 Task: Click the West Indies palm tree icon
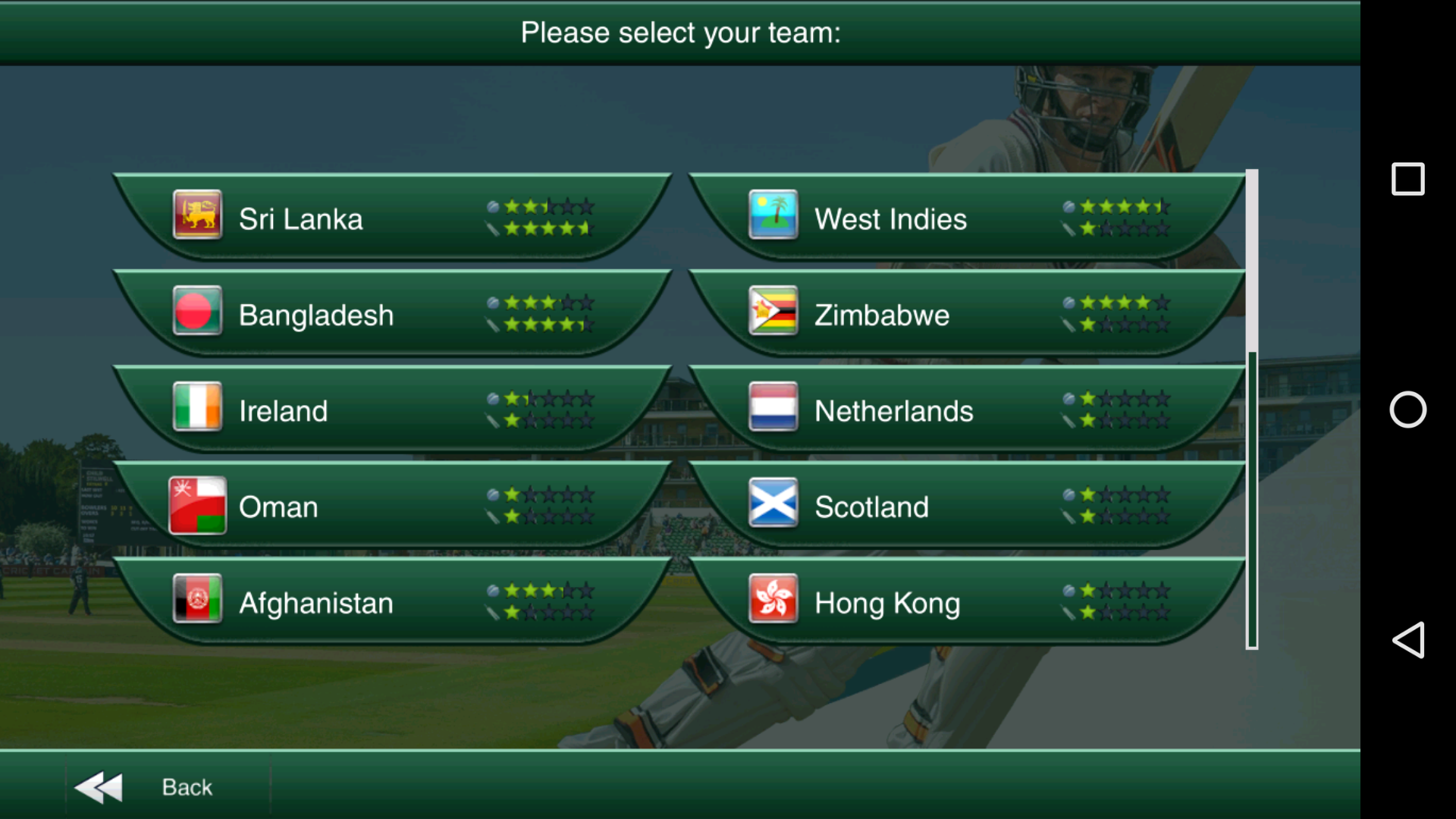point(773,218)
